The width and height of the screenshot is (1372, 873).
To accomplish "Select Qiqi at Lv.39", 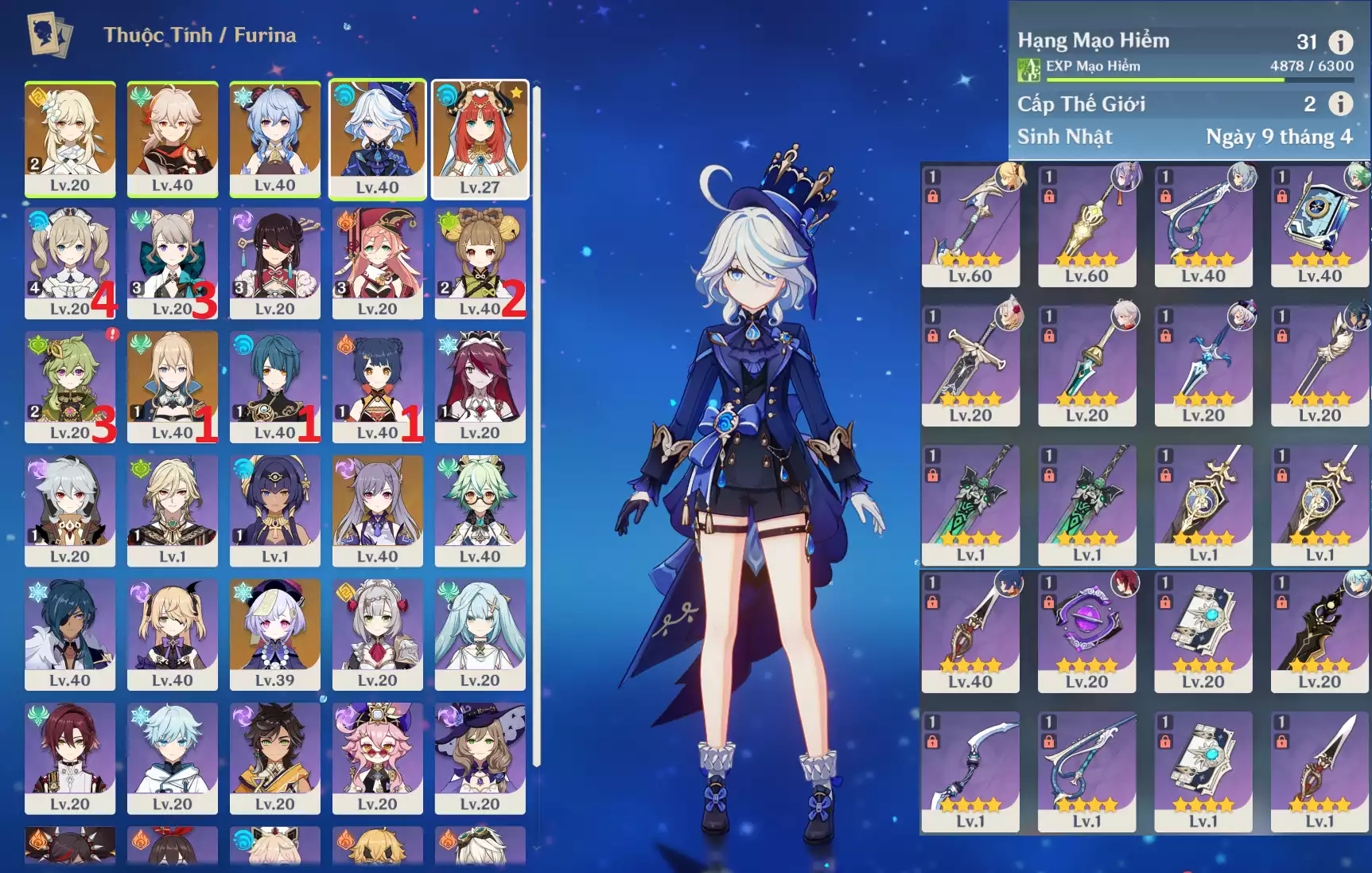I will (274, 633).
